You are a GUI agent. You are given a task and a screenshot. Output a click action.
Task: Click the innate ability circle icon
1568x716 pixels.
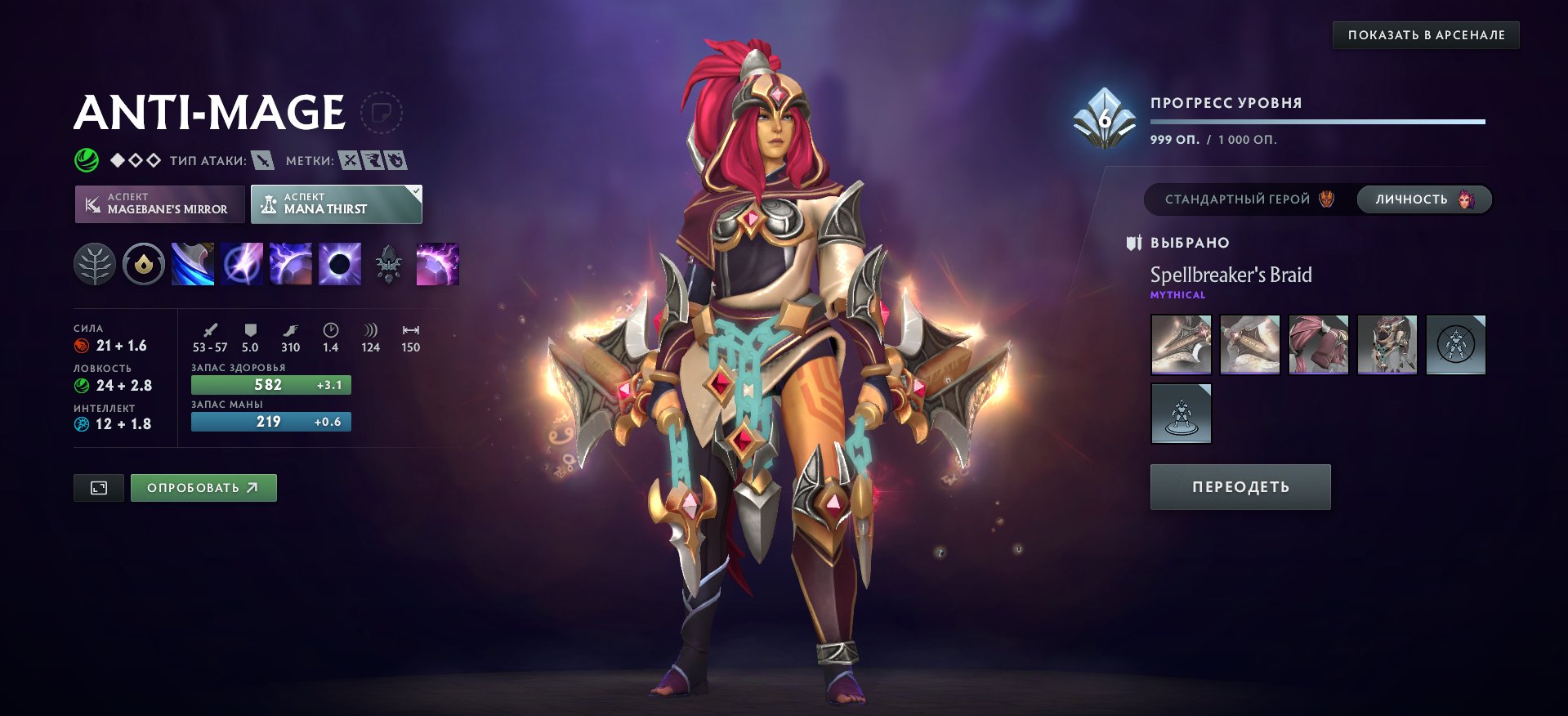coord(145,263)
